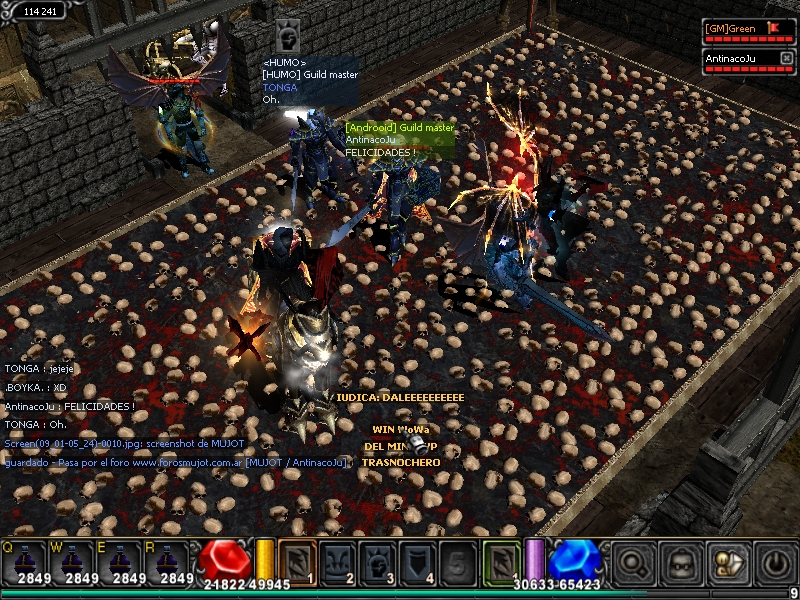Viewport: 800px width, 600px height.
Task: Select [GM]Green in the party list
Action: pyautogui.click(x=735, y=29)
